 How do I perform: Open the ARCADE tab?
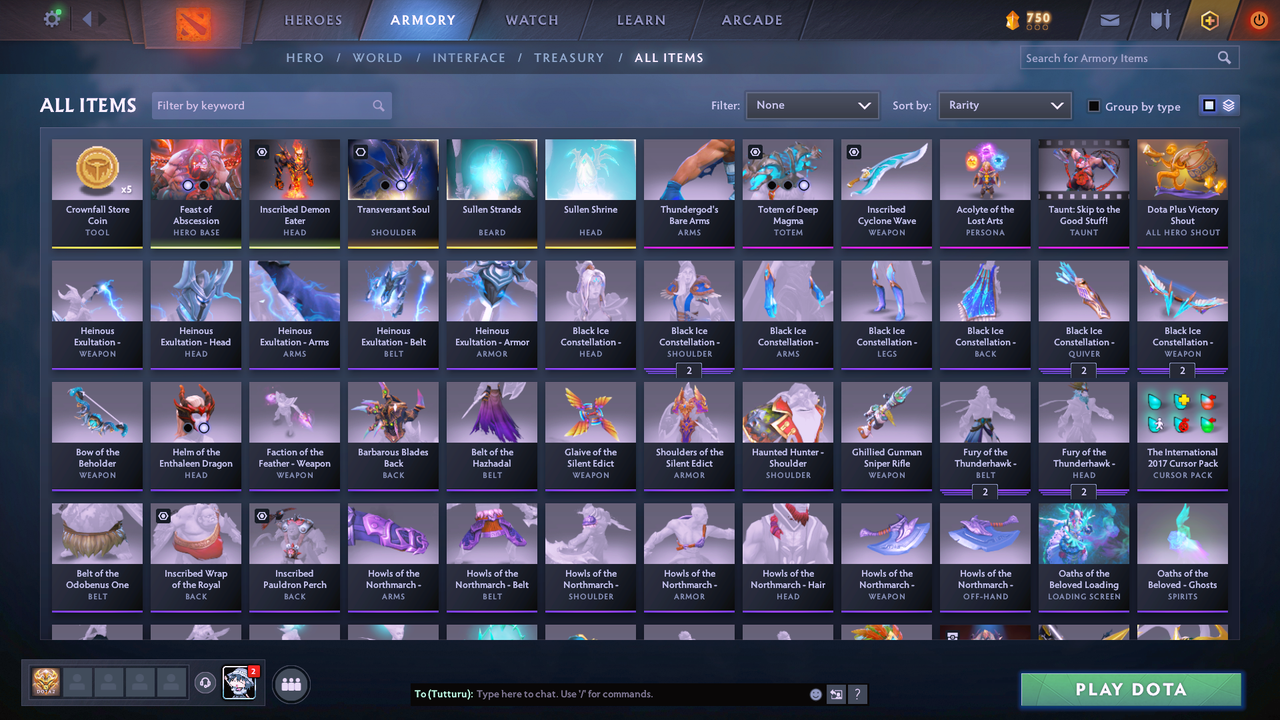(751, 19)
